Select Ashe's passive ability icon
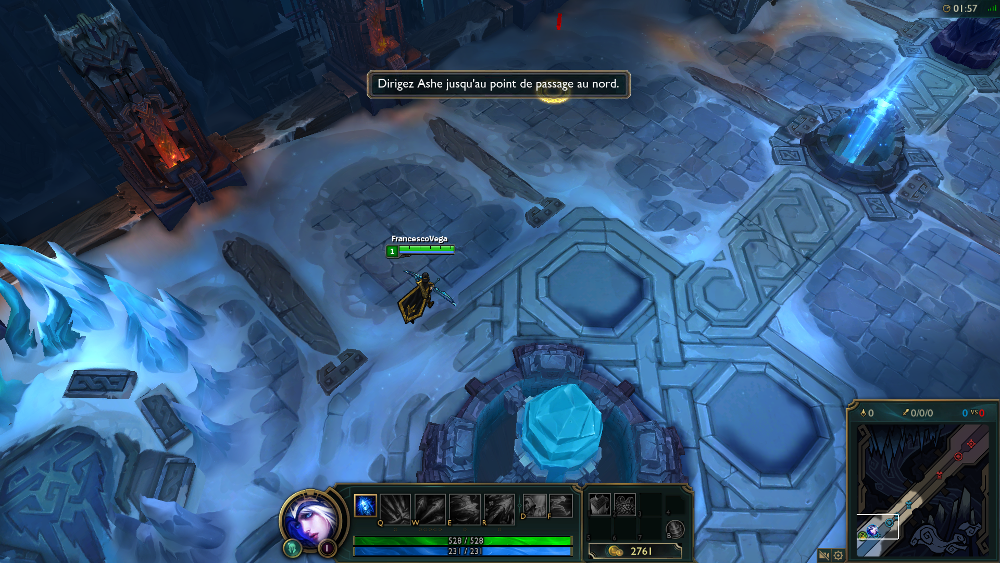Screen dimensions: 1000x563 (x=365, y=506)
